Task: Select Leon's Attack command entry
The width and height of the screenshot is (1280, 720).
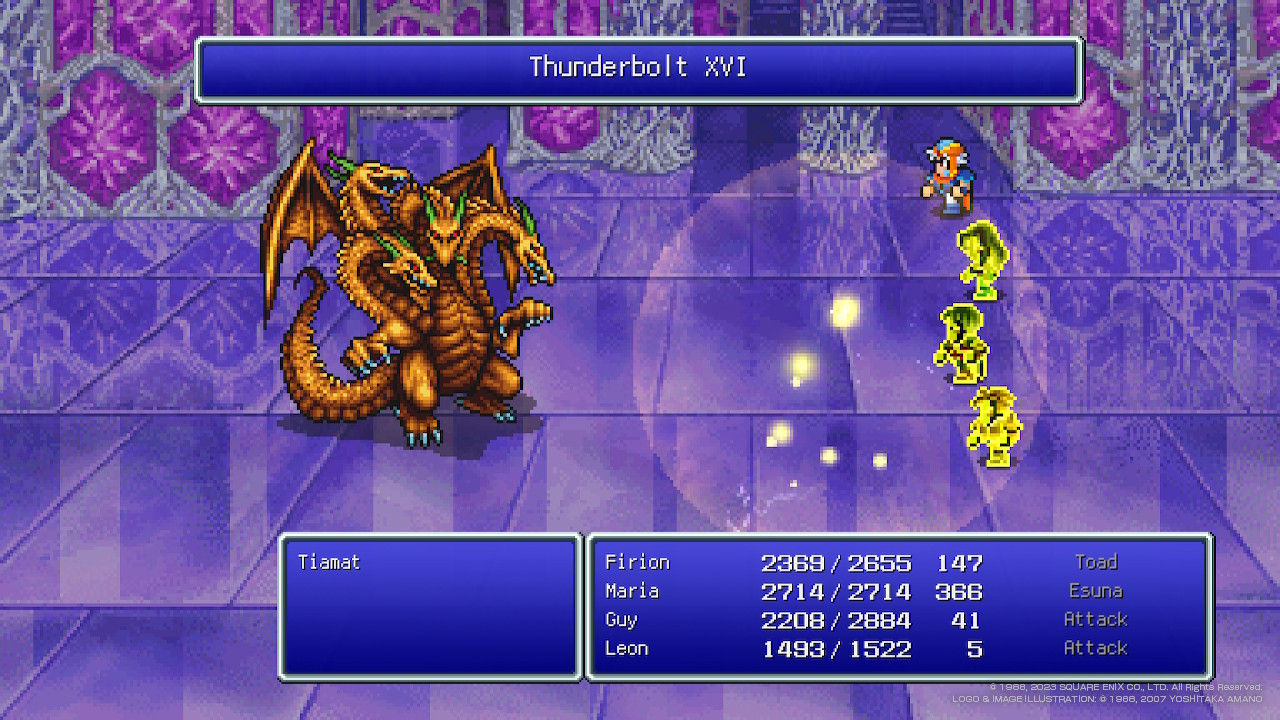Action: [x=1096, y=648]
